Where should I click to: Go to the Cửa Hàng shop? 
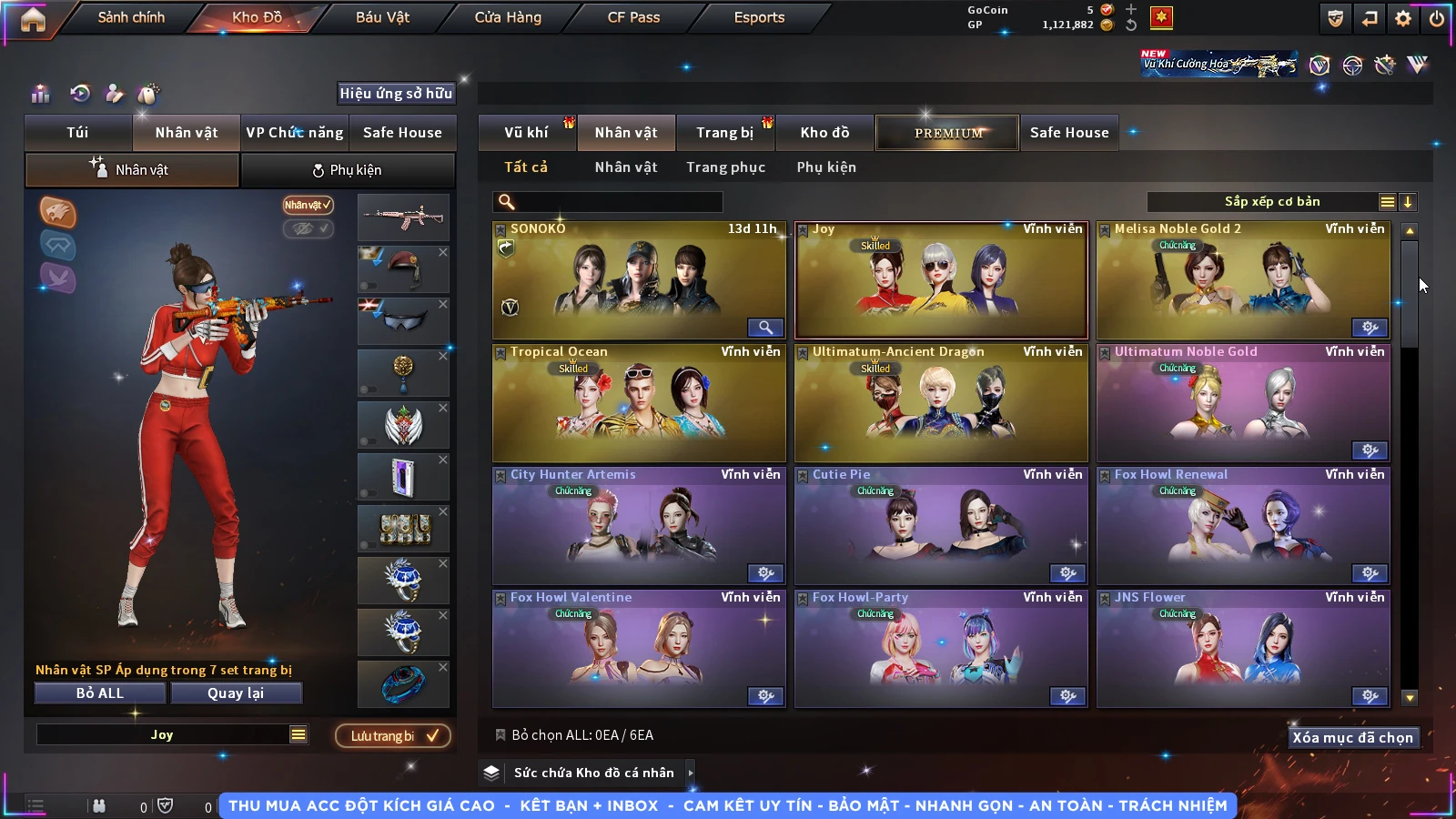(x=508, y=17)
